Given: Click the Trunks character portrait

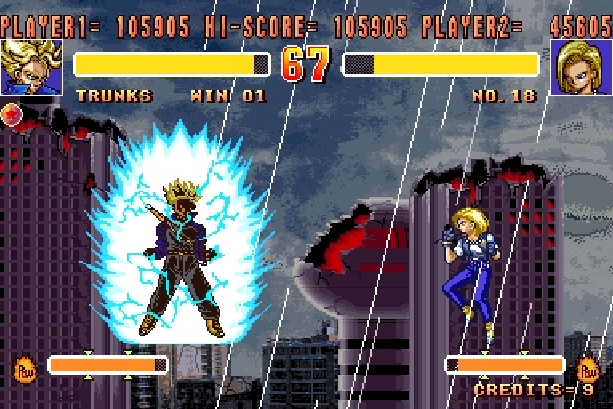Looking at the screenshot, I should tap(32, 67).
